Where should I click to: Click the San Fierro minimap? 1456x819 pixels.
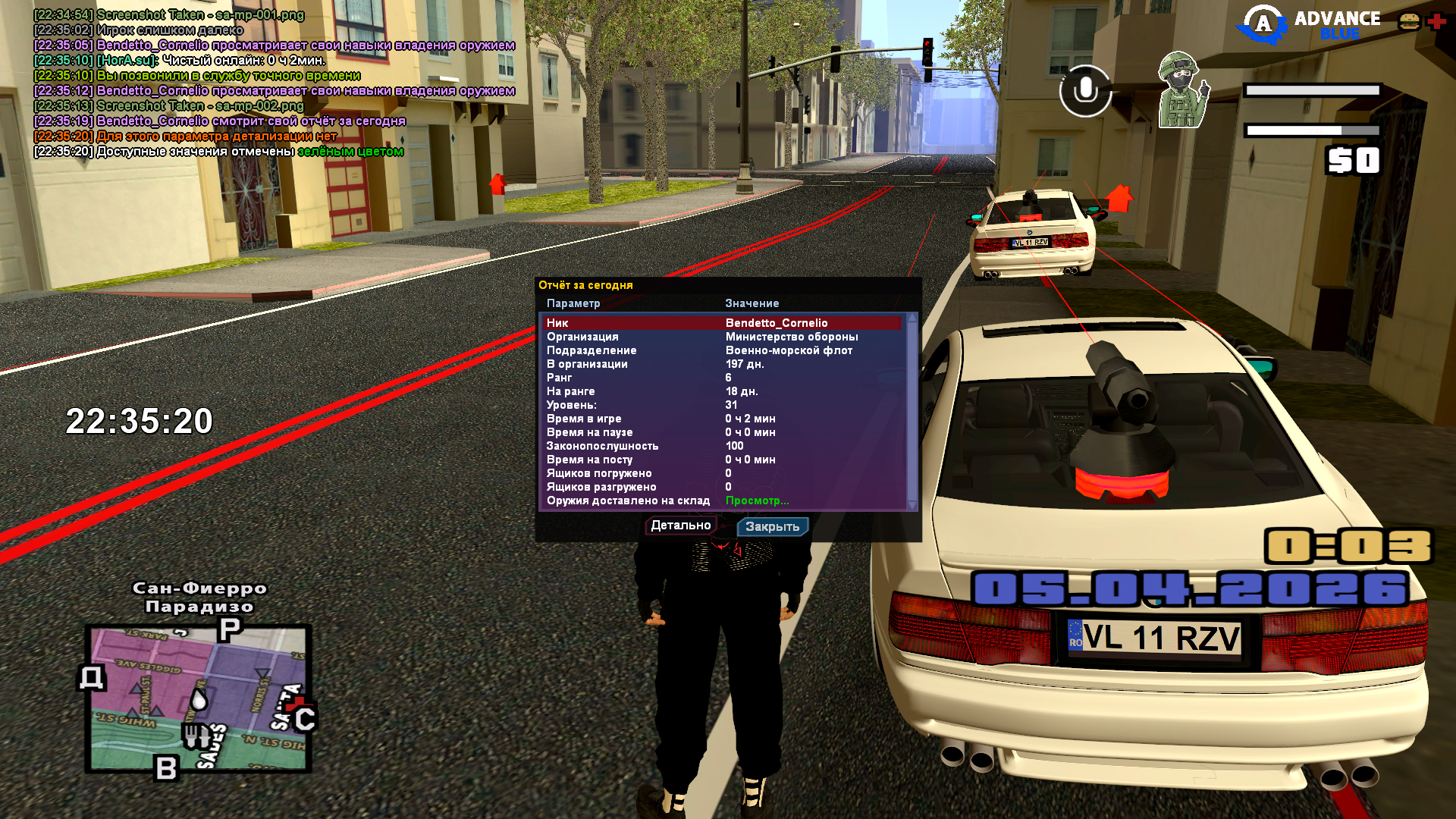pyautogui.click(x=199, y=698)
